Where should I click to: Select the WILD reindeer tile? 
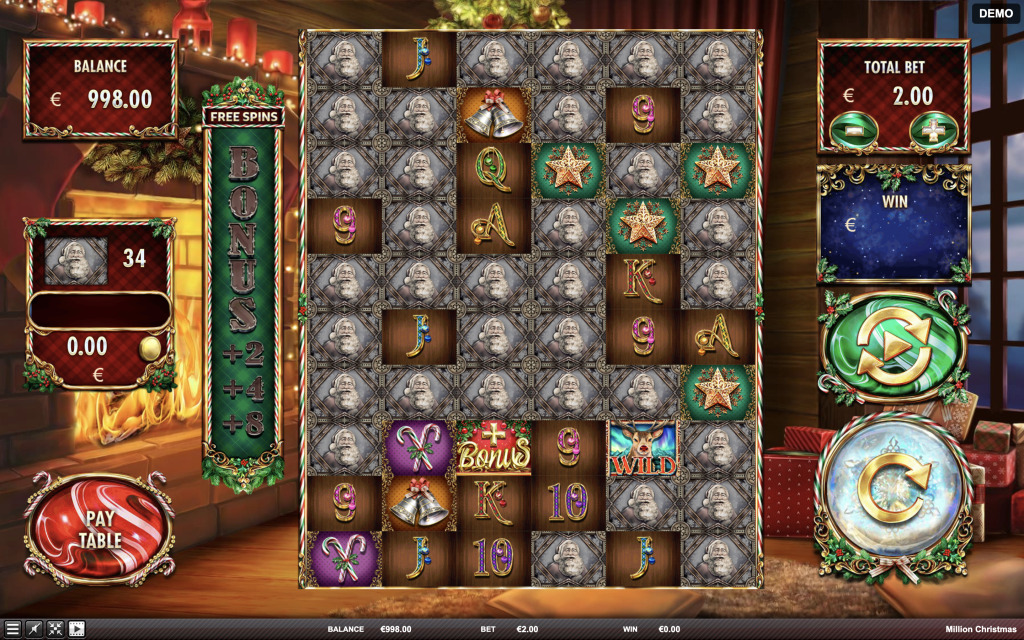(x=643, y=447)
